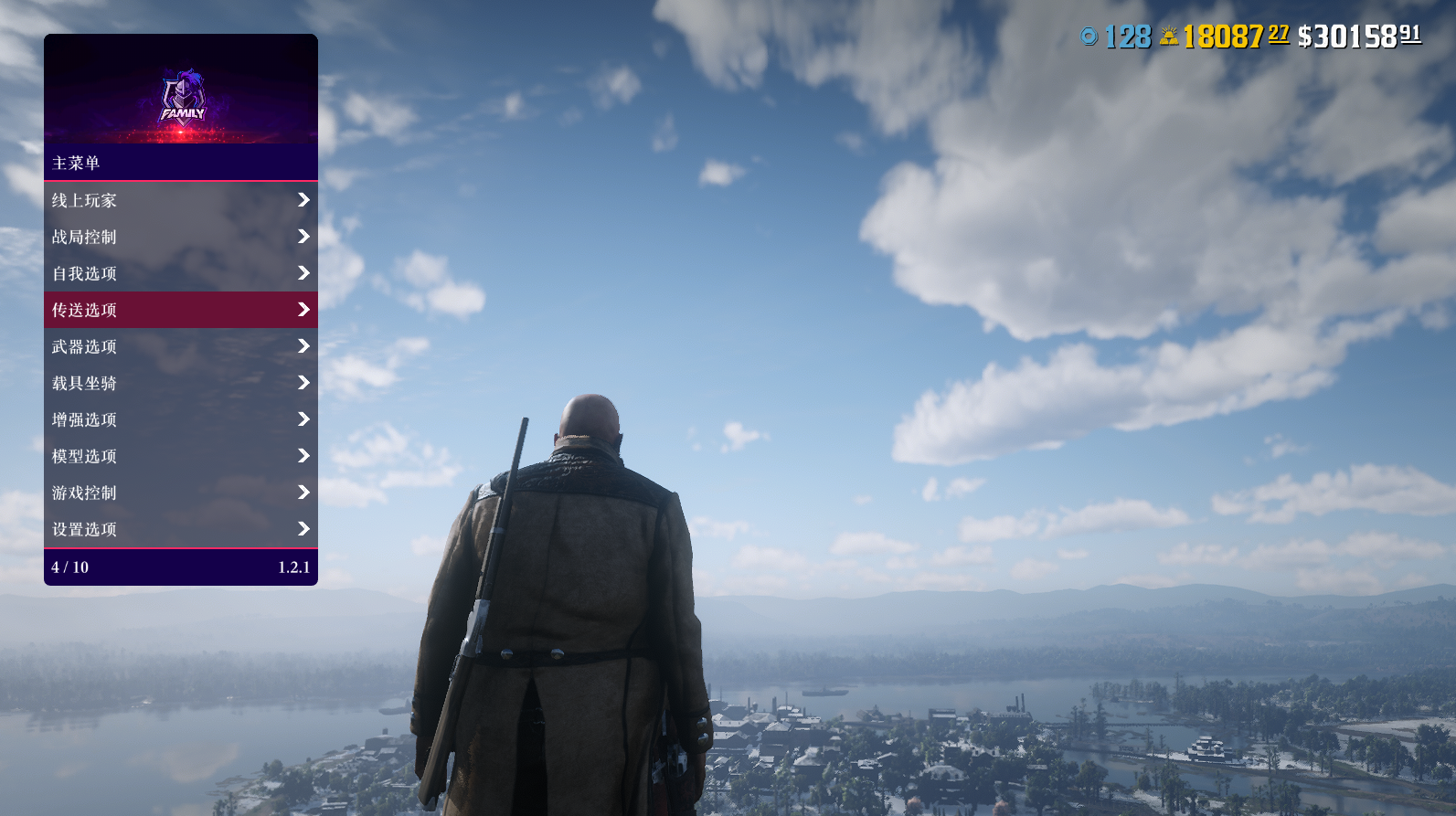Open the 线上玩家 submenu

click(x=180, y=200)
